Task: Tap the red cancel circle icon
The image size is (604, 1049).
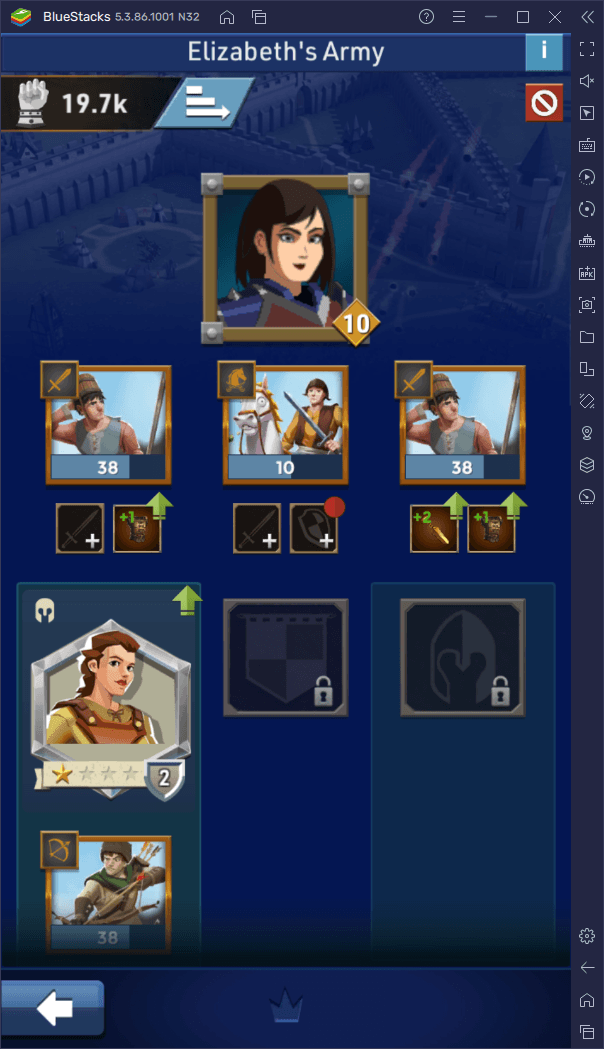Action: pos(545,103)
